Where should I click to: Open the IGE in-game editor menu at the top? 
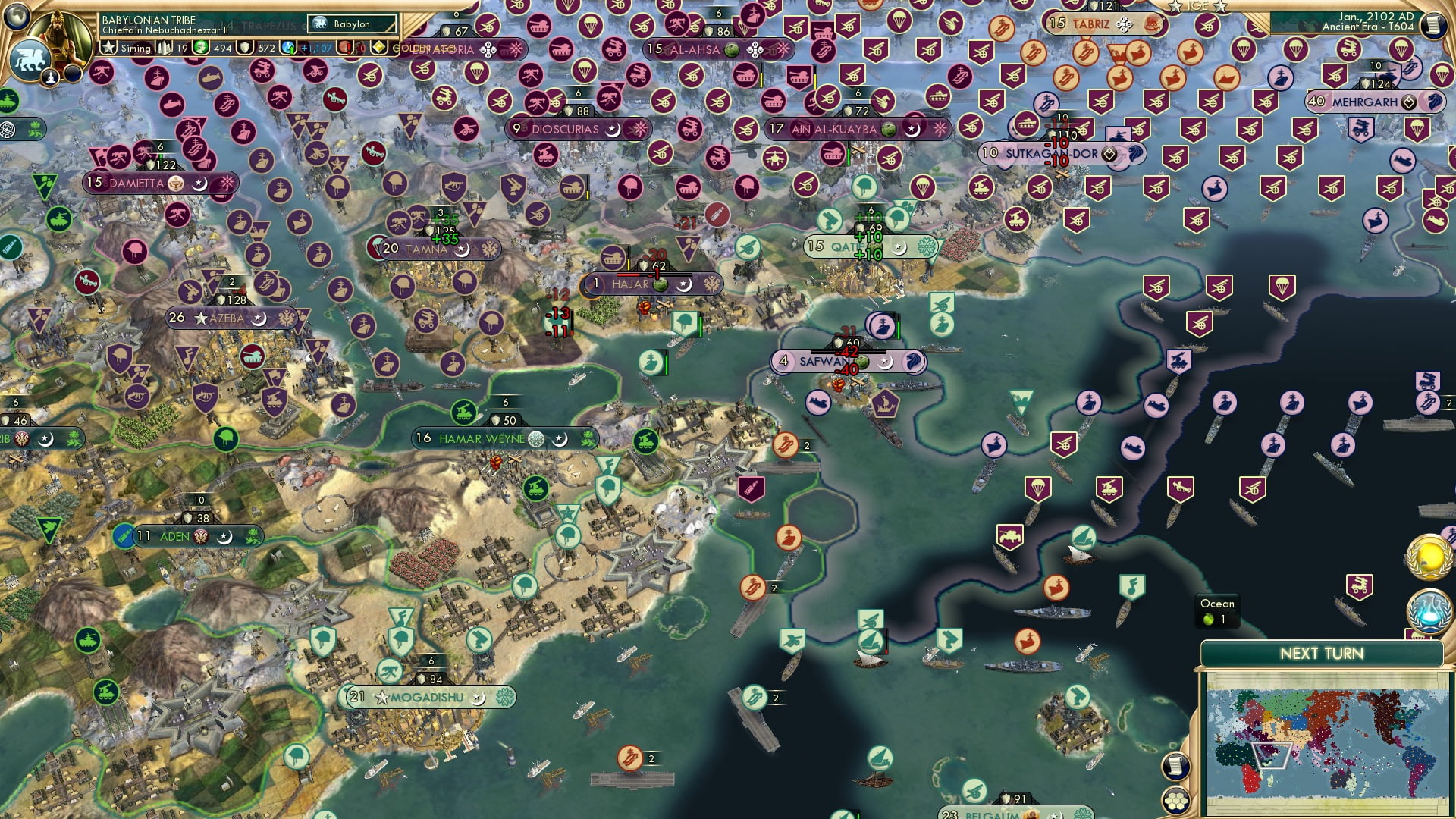[x=1197, y=6]
